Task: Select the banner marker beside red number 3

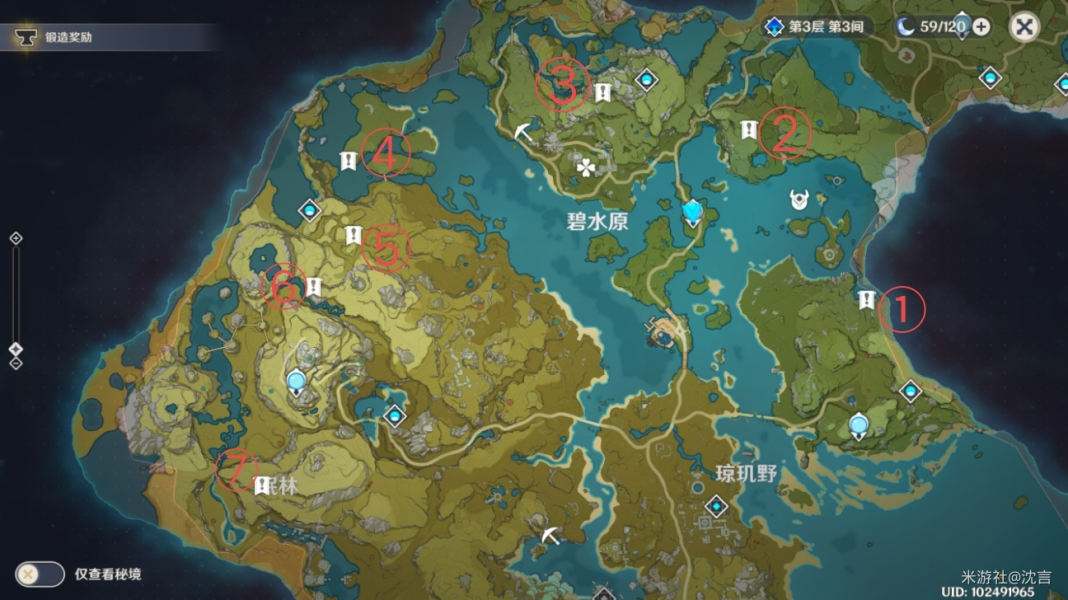Action: [603, 93]
